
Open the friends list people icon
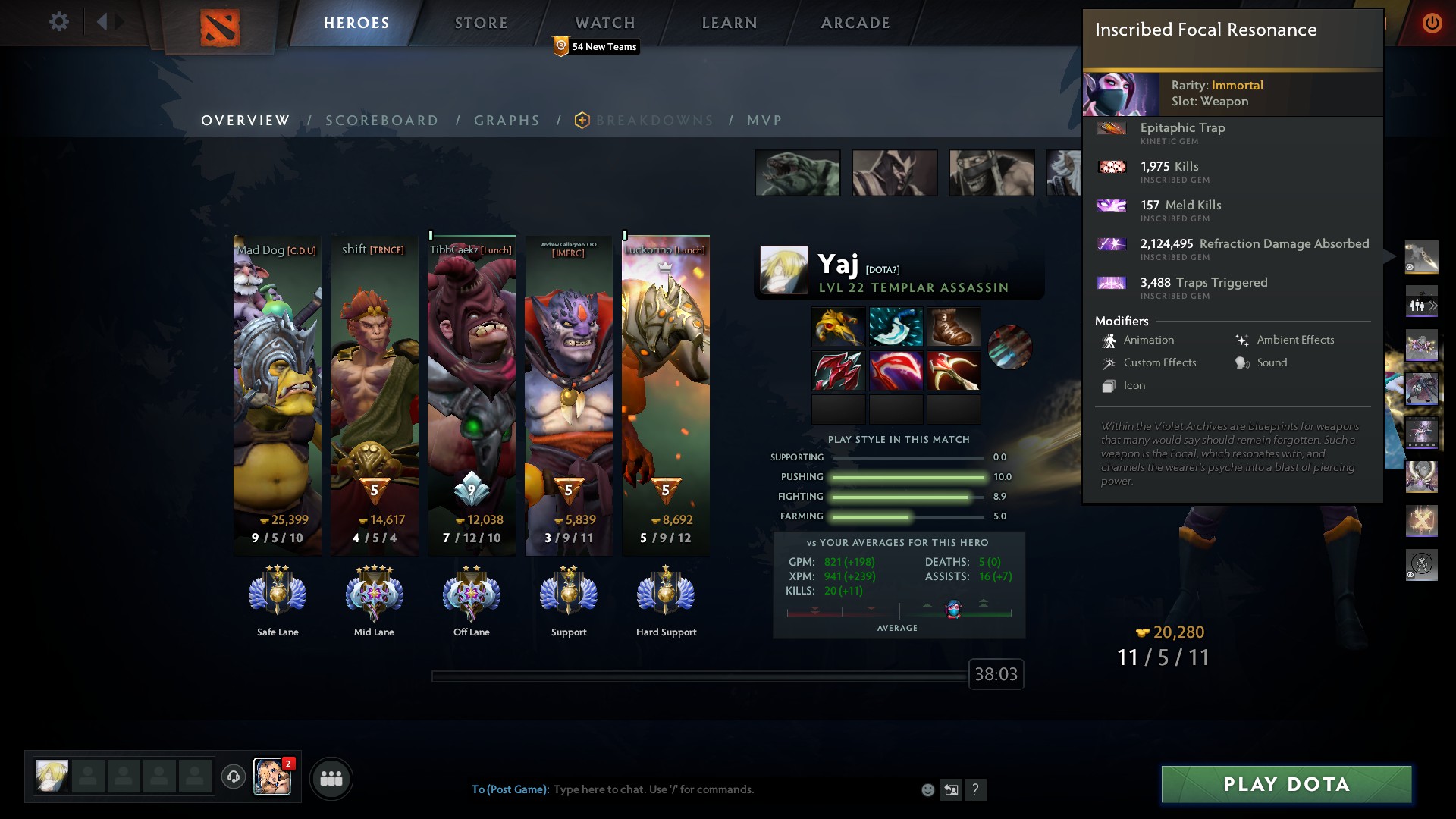pos(331,778)
